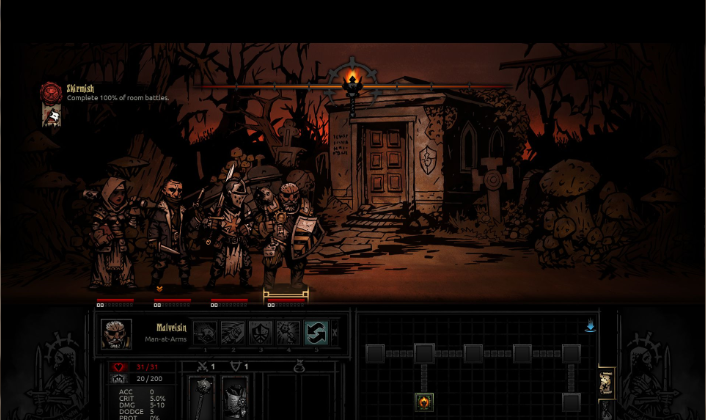Click the blue arrow above the map
The width and height of the screenshot is (706, 420).
(590, 326)
